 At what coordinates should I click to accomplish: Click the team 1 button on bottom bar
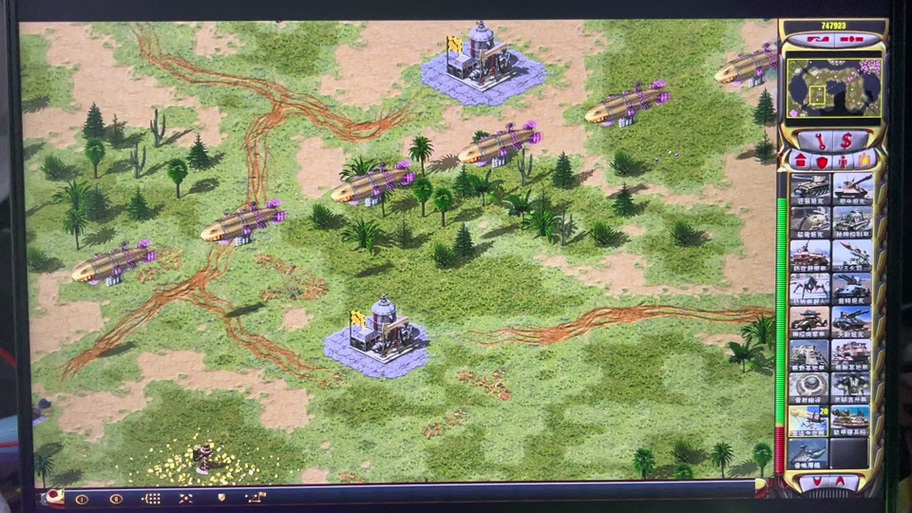[82, 498]
